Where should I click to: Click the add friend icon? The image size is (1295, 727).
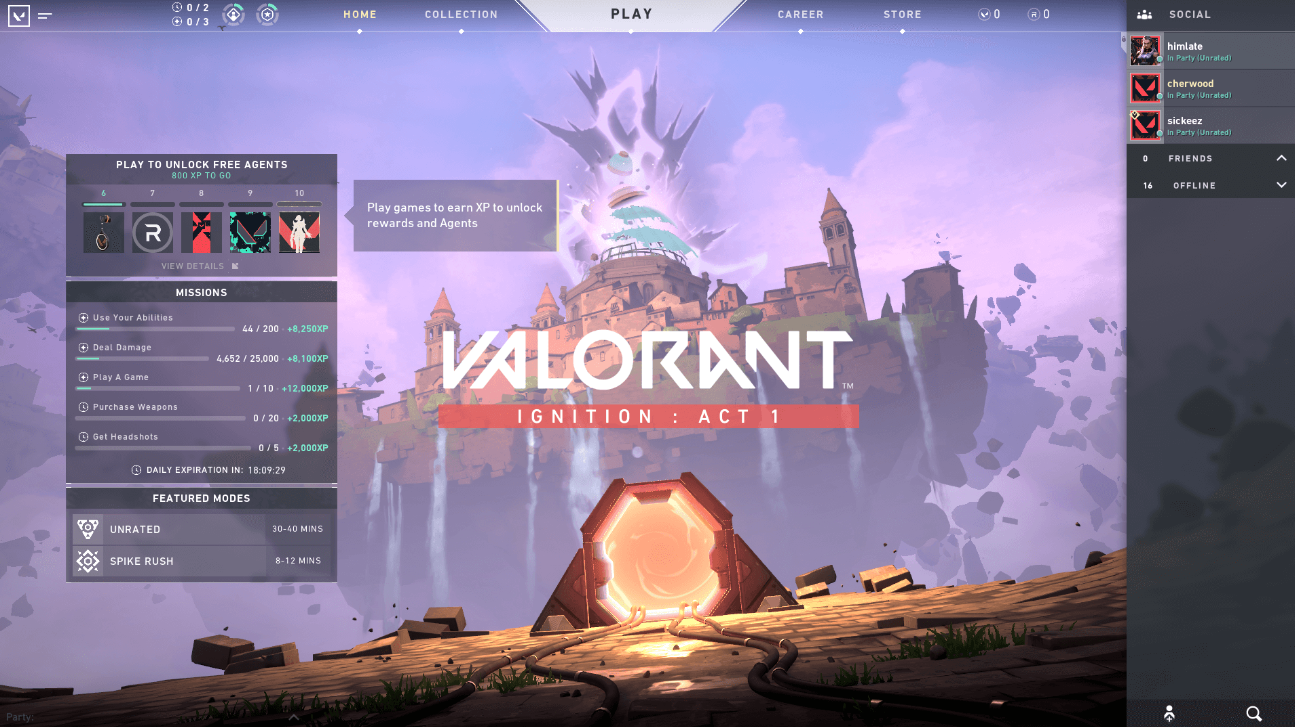(1169, 713)
